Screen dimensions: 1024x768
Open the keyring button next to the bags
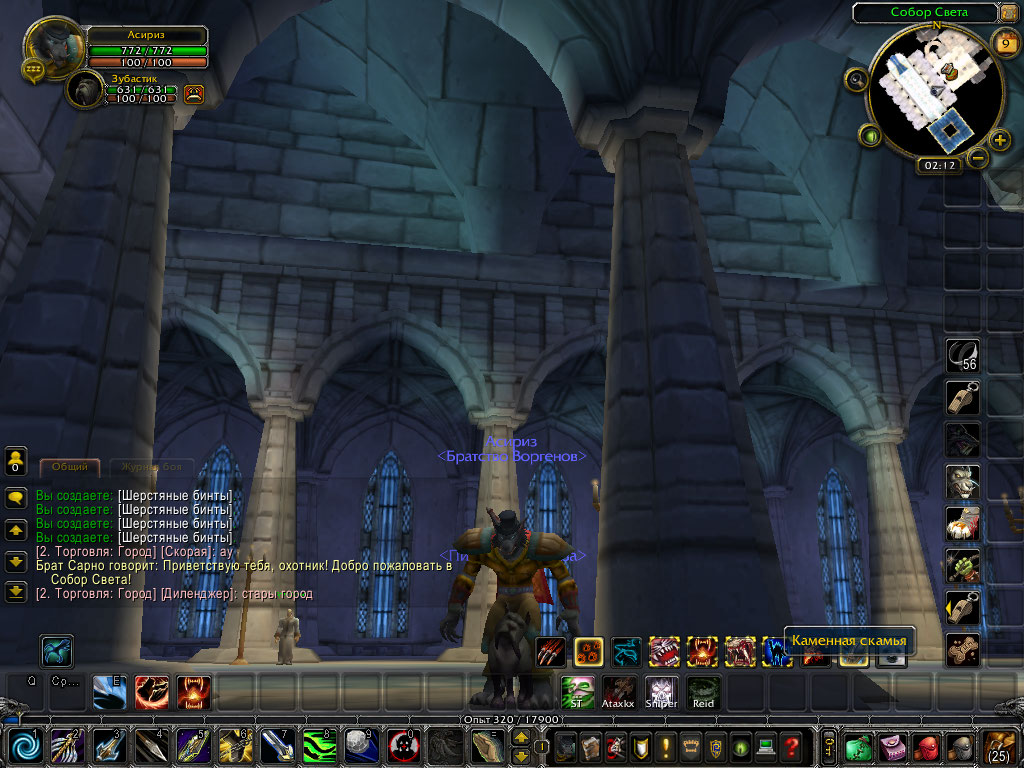click(828, 746)
